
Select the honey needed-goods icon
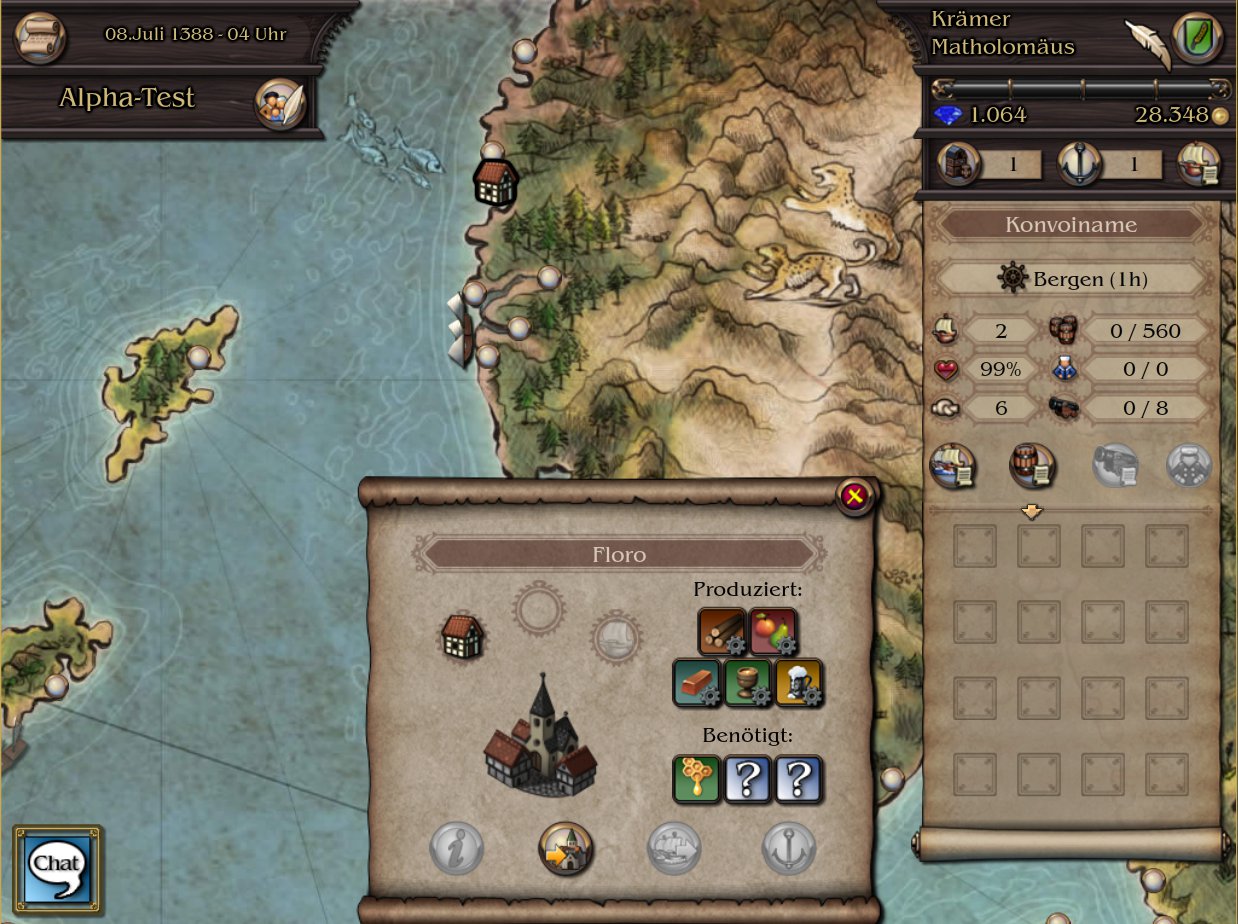(697, 779)
